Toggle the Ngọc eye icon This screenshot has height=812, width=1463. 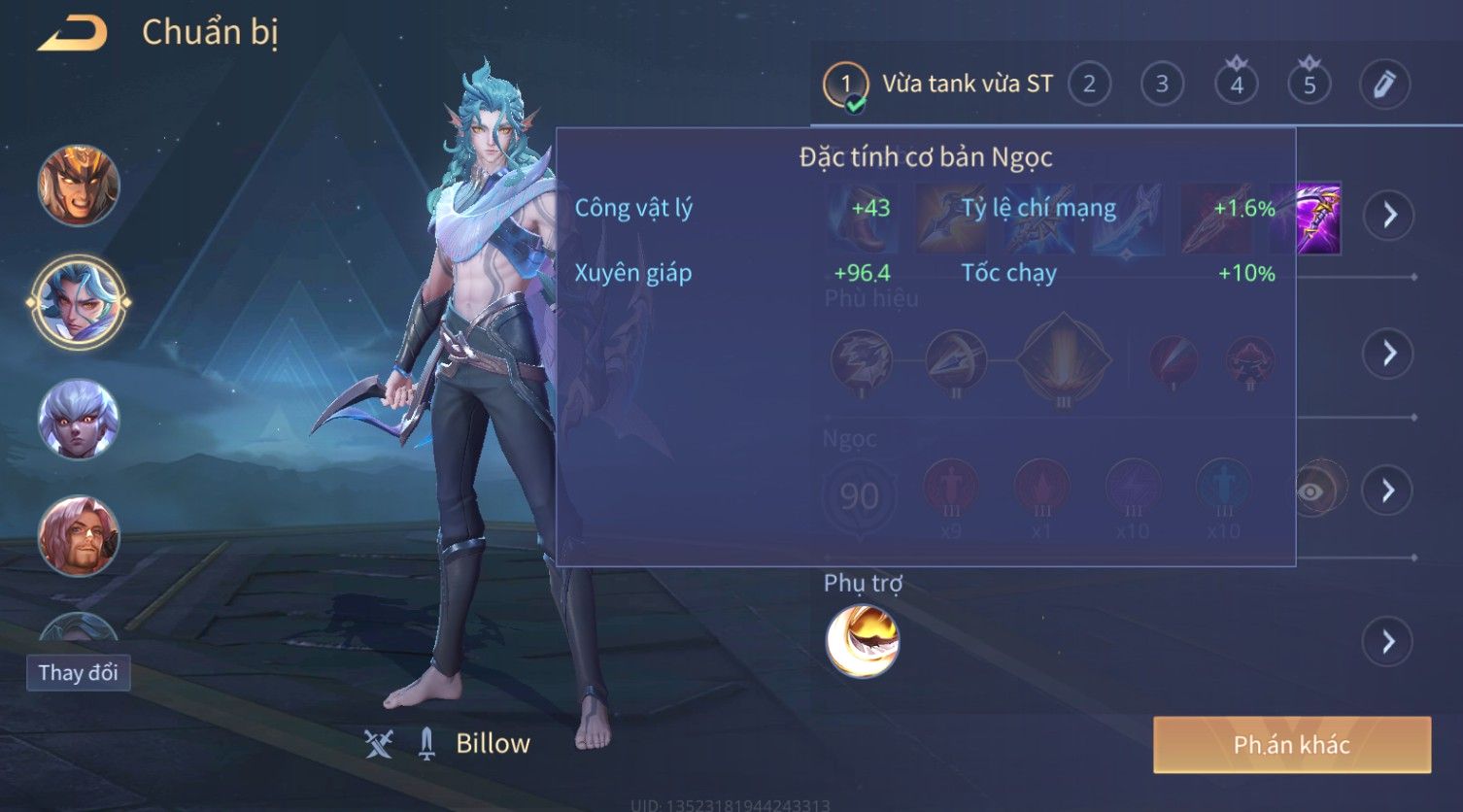click(x=1311, y=491)
